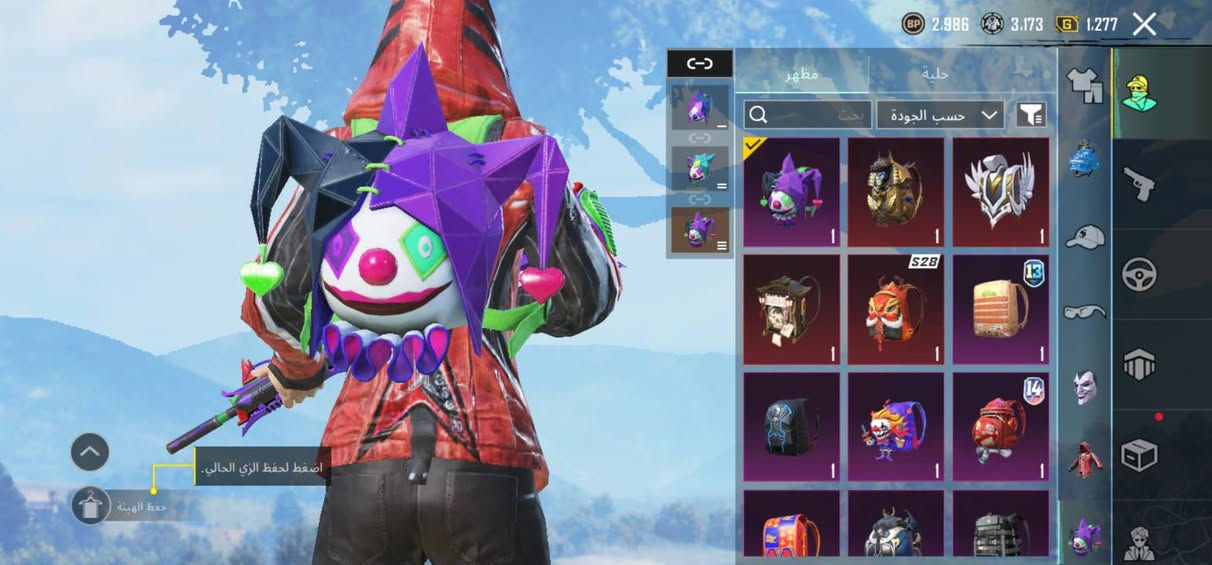Expand the round up-arrow button

click(89, 452)
